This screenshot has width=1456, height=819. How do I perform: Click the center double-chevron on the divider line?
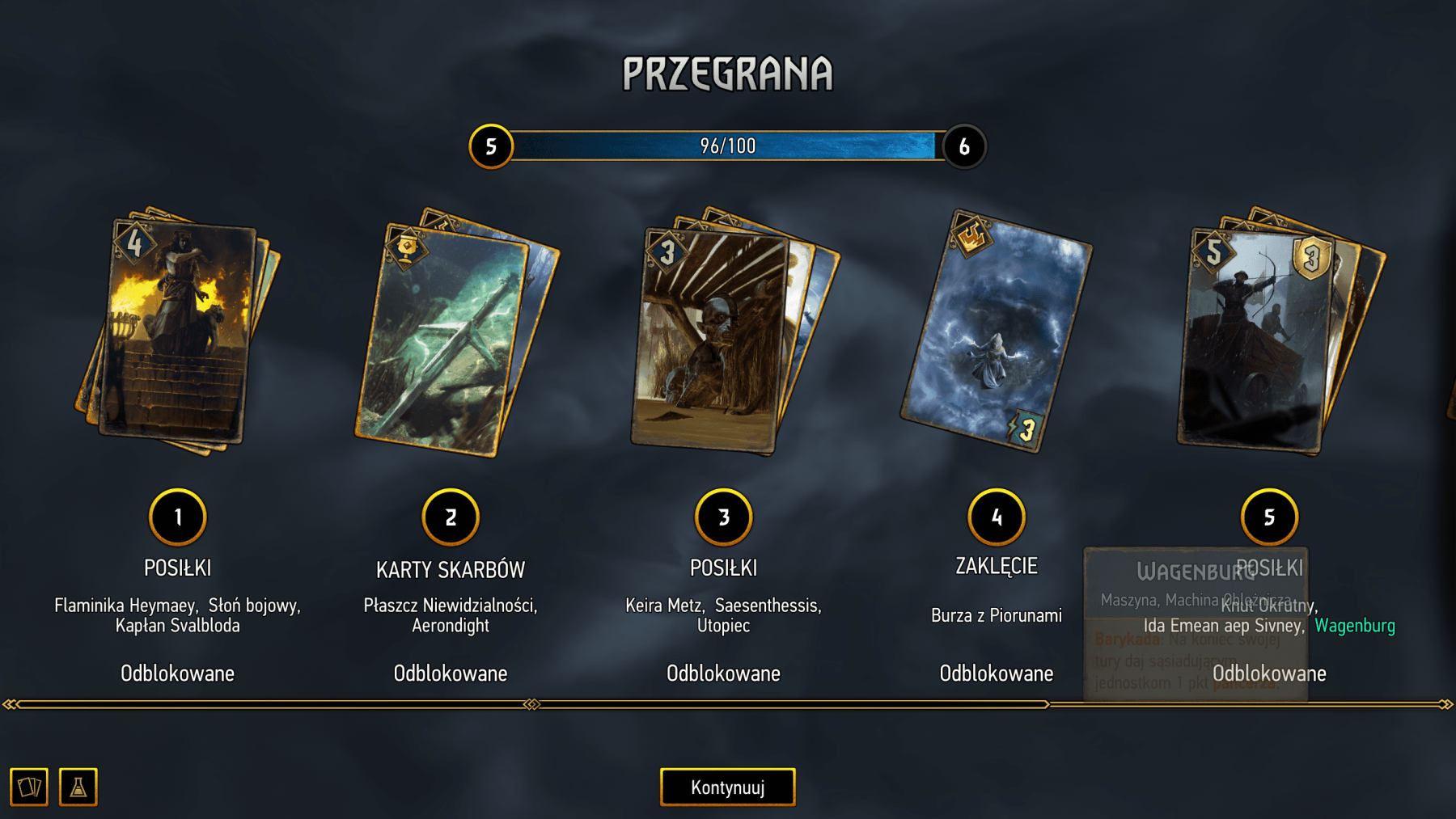(530, 703)
